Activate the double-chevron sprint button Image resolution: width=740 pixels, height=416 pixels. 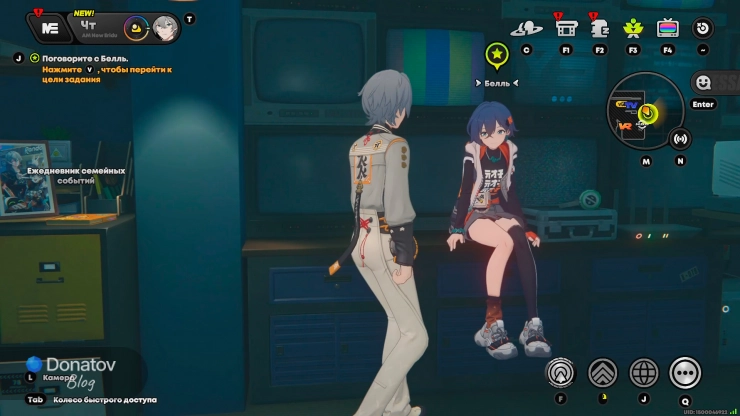point(602,373)
